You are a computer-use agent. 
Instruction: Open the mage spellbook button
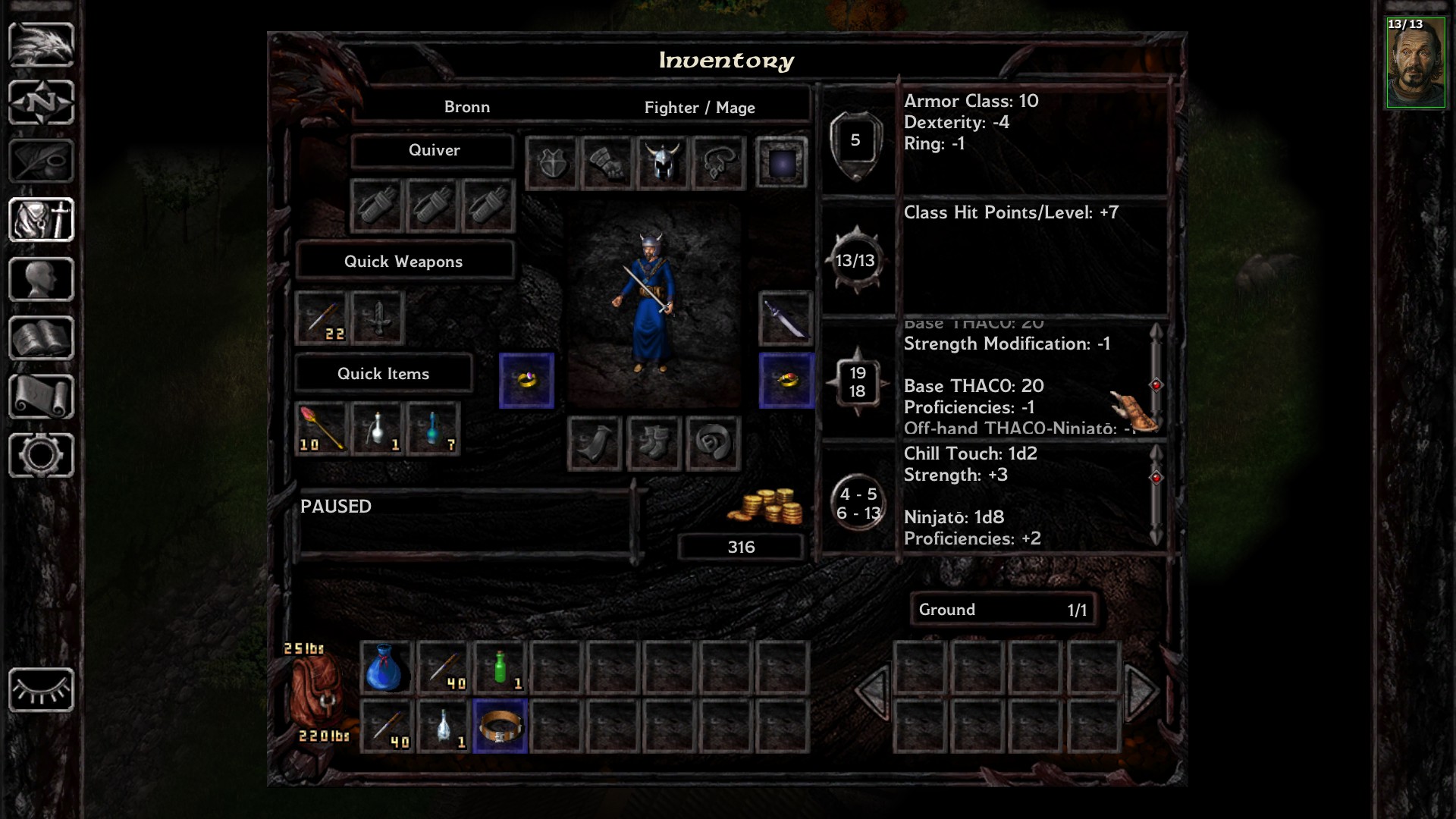41,337
